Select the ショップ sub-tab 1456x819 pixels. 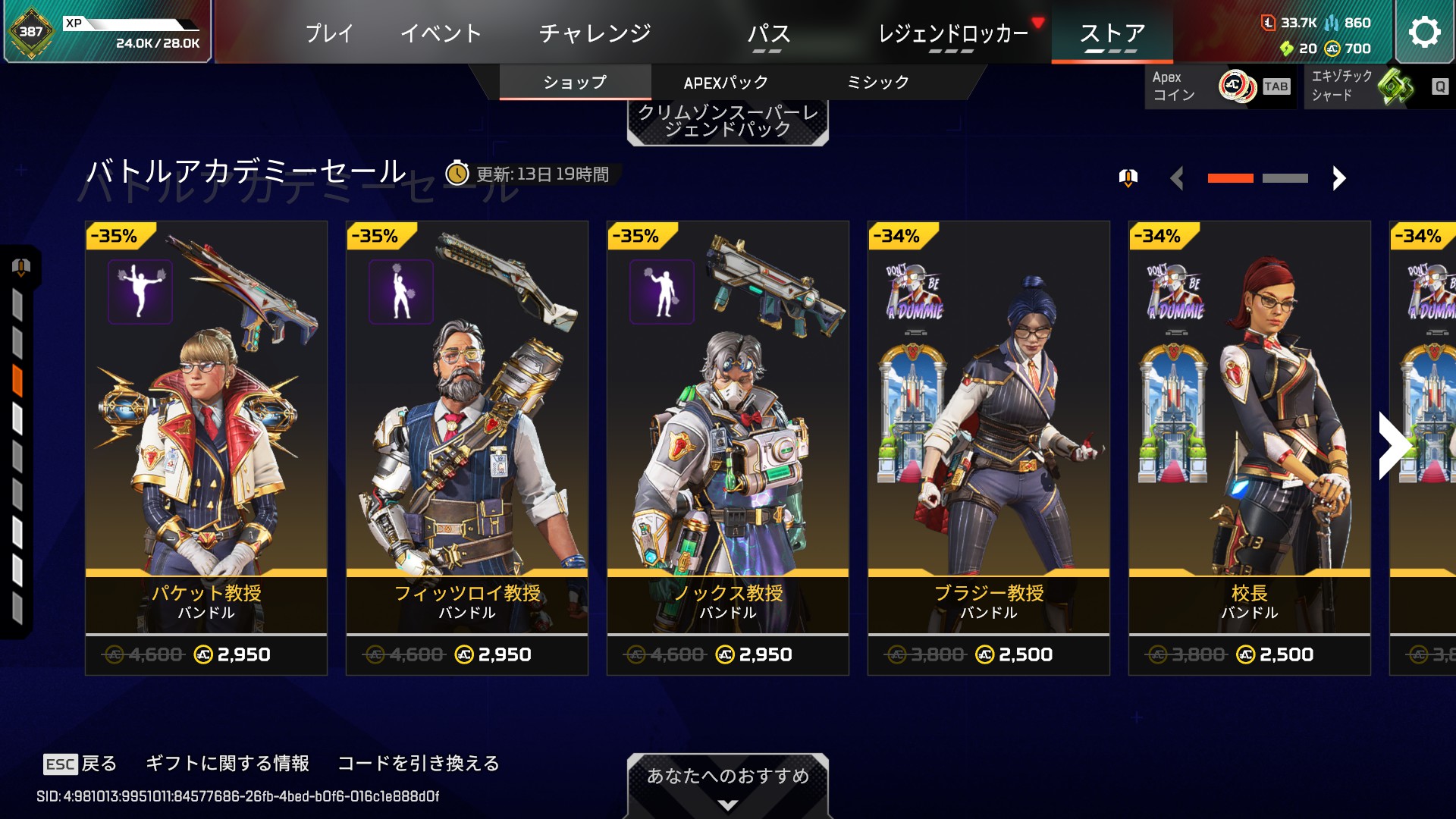click(x=575, y=83)
